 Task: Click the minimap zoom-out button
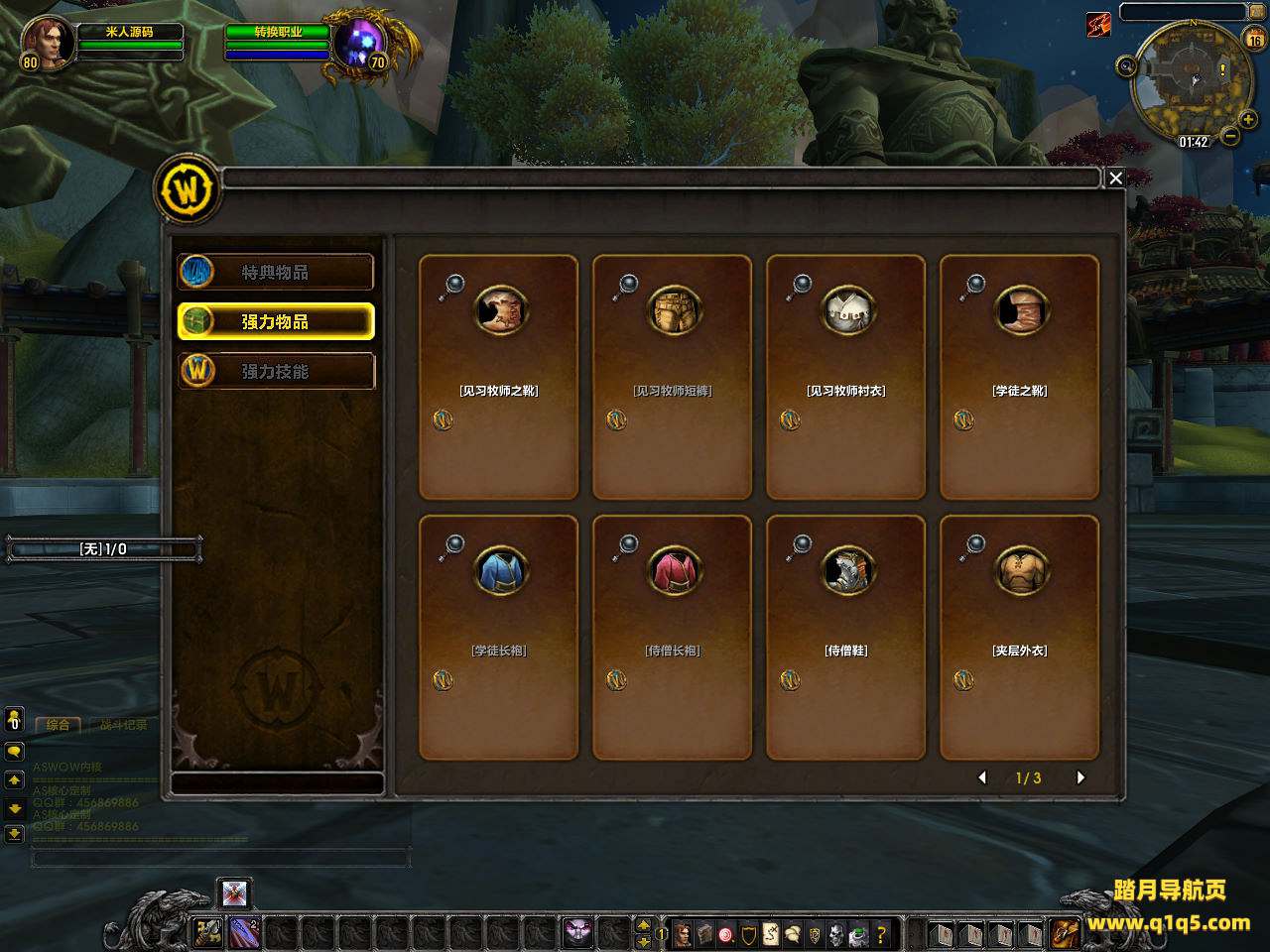(1229, 136)
